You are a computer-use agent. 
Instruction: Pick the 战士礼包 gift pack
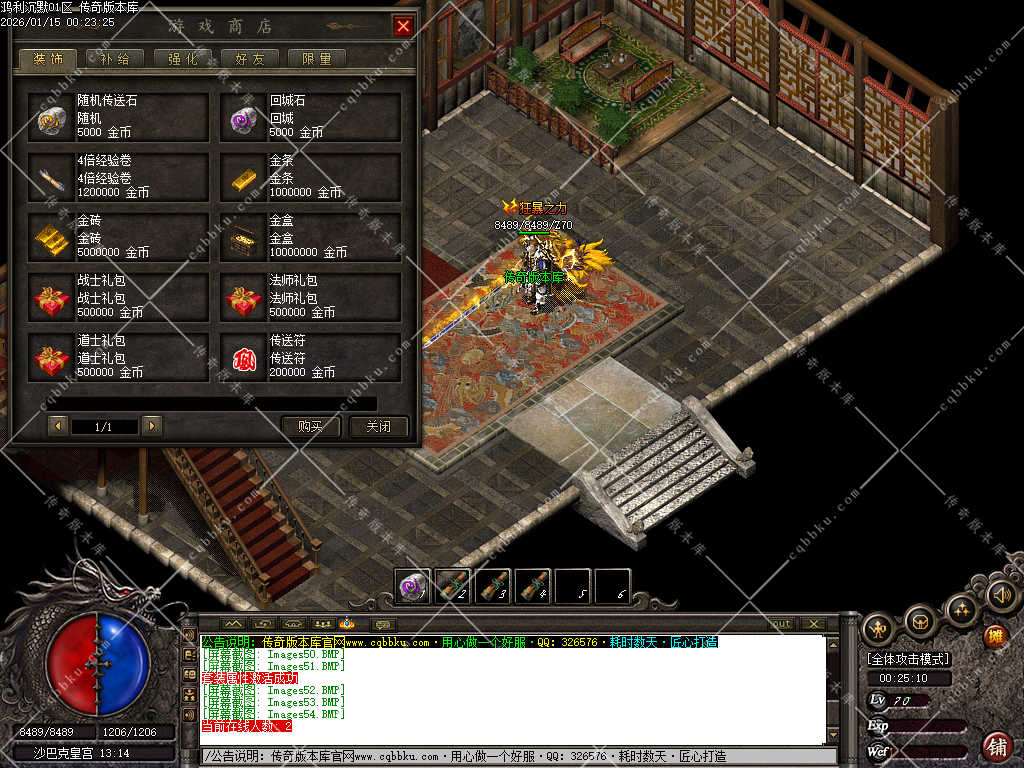(118, 297)
